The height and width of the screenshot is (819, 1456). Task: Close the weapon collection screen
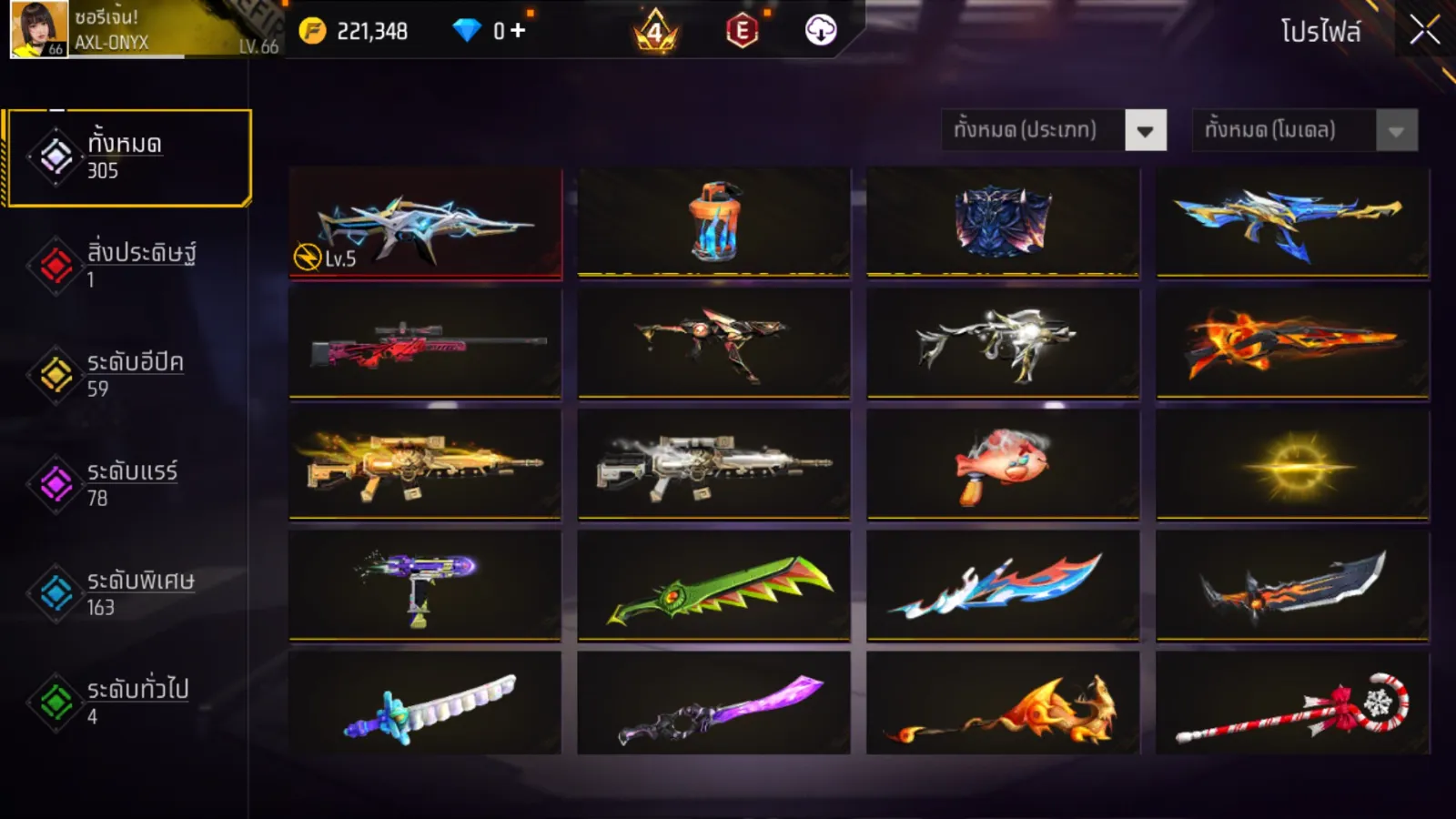pos(1424,31)
